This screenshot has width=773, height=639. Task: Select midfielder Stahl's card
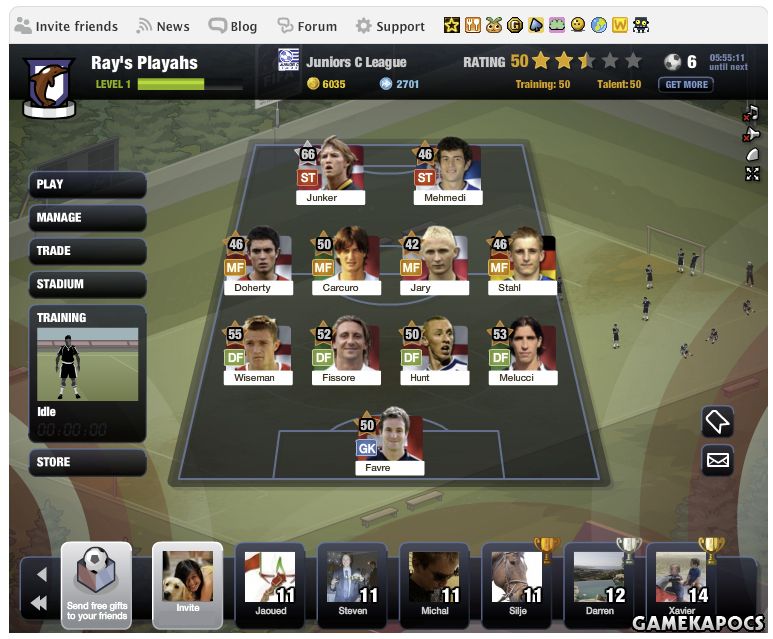coord(522,263)
